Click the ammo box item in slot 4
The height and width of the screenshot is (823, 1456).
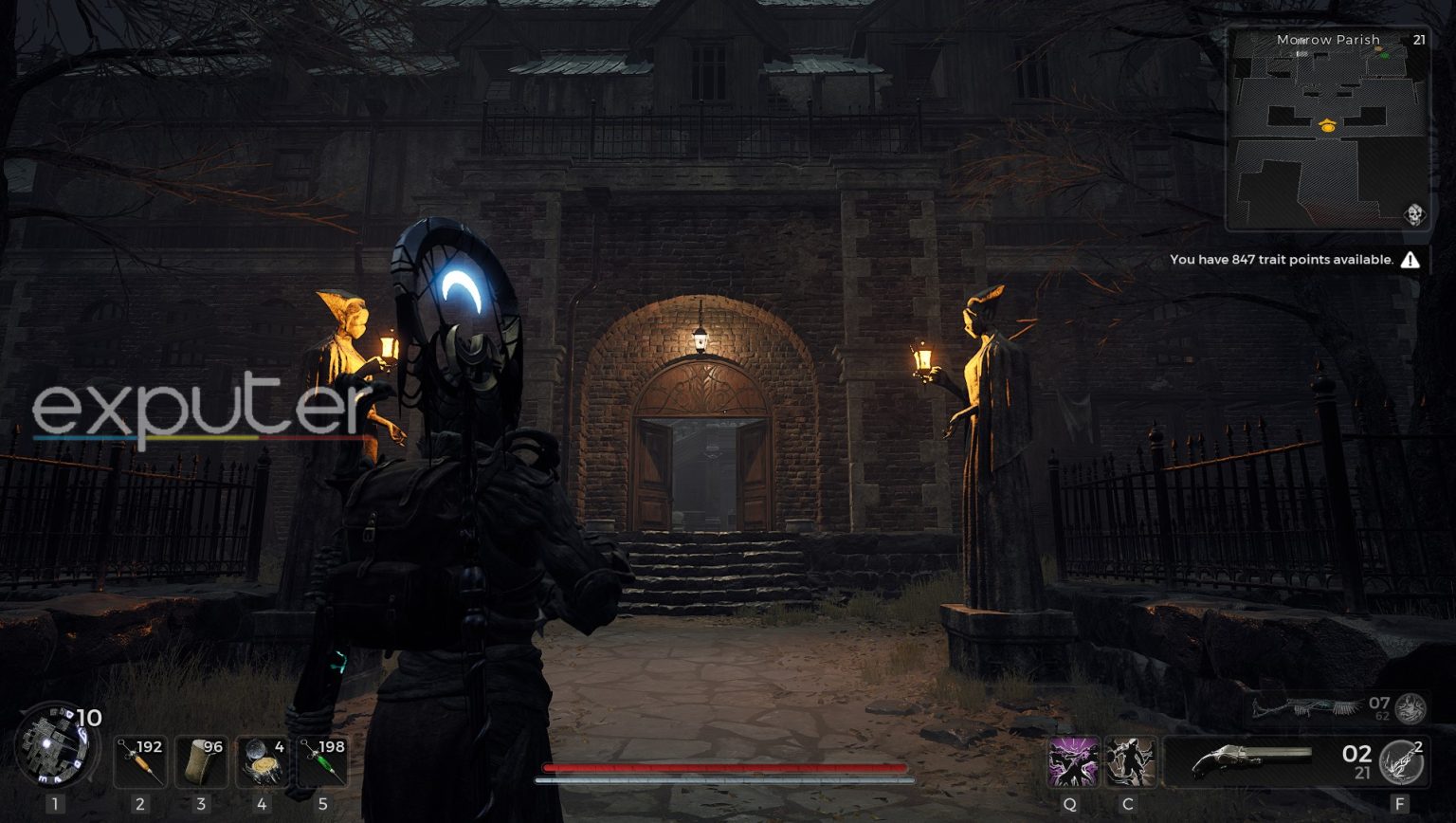point(262,763)
